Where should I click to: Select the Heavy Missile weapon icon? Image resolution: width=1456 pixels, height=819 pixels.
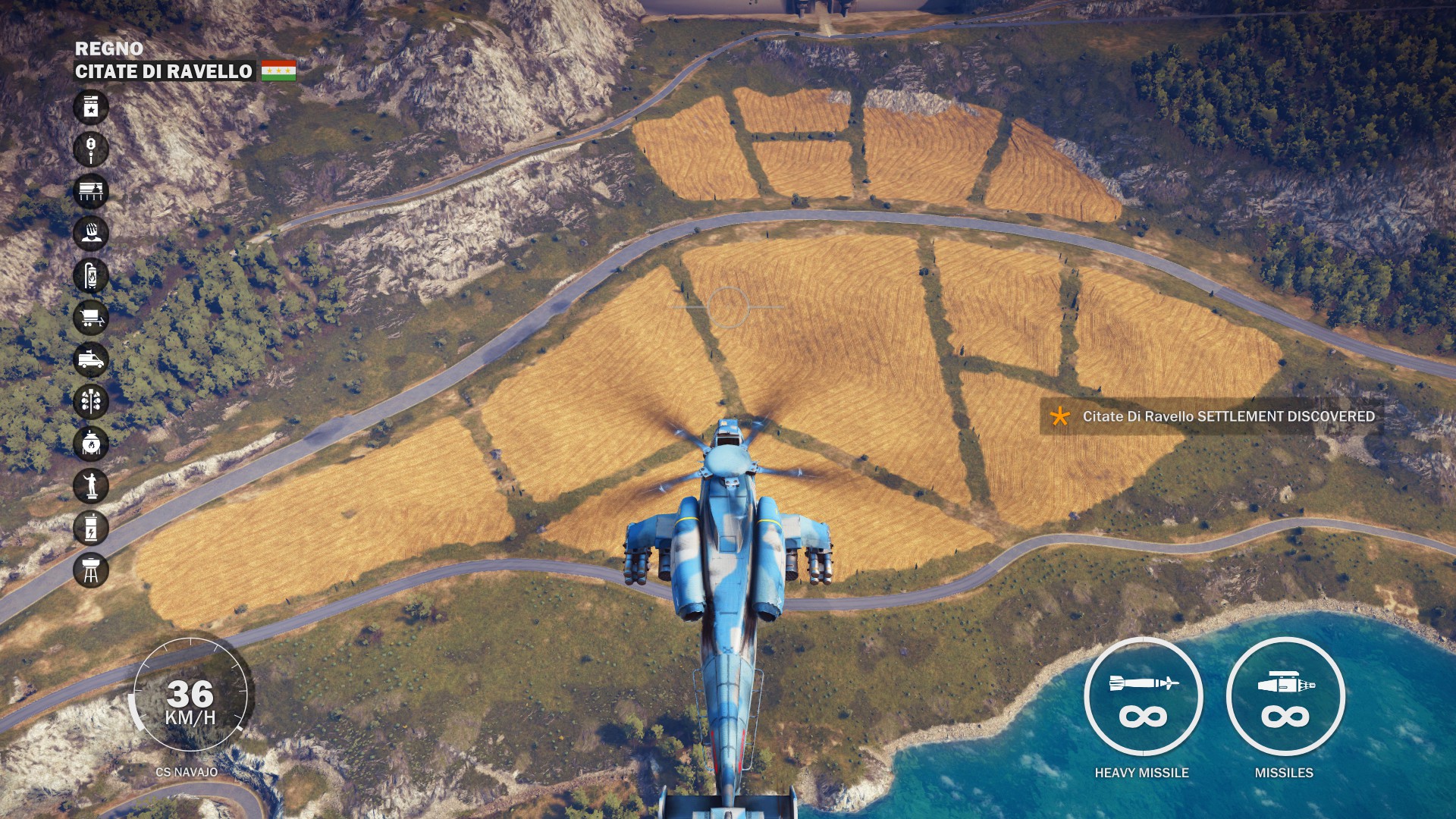[1143, 697]
